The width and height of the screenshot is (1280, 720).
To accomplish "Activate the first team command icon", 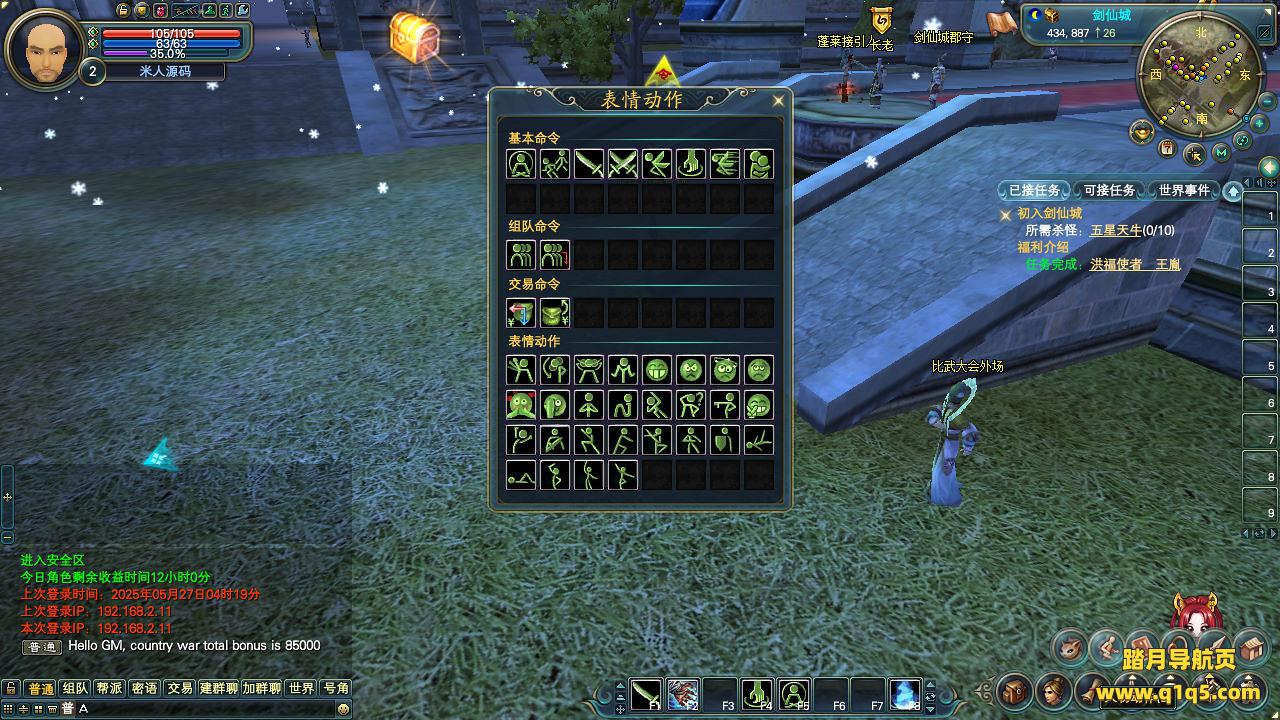I will pos(521,255).
